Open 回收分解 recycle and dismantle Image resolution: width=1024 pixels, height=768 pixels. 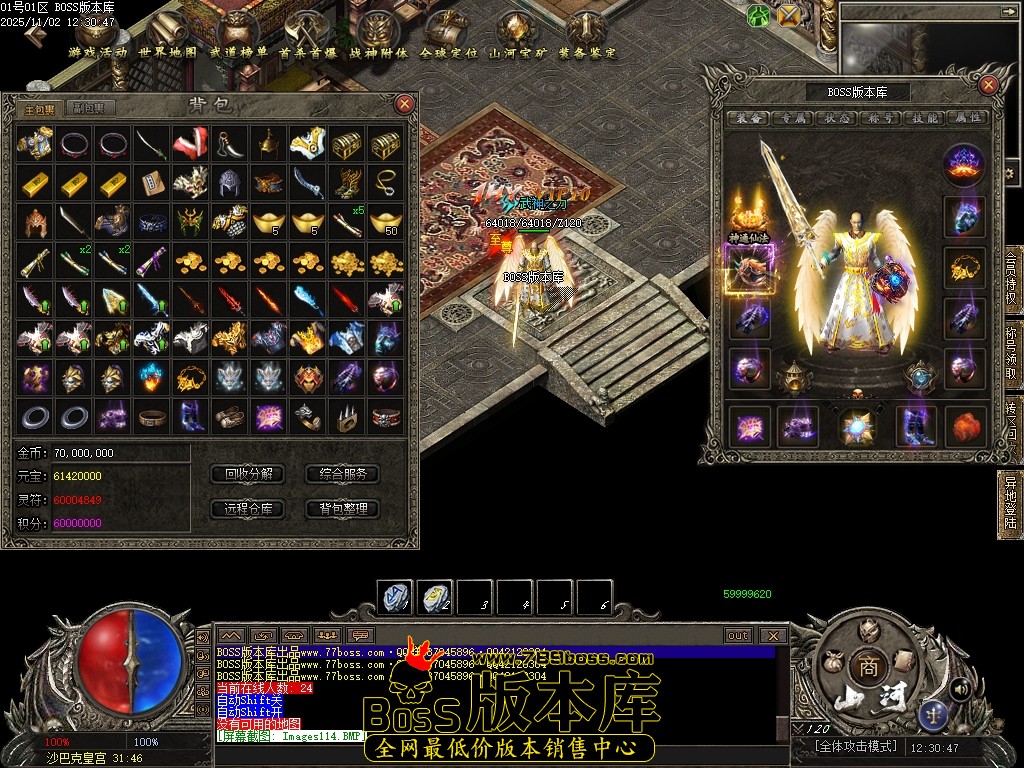(248, 474)
